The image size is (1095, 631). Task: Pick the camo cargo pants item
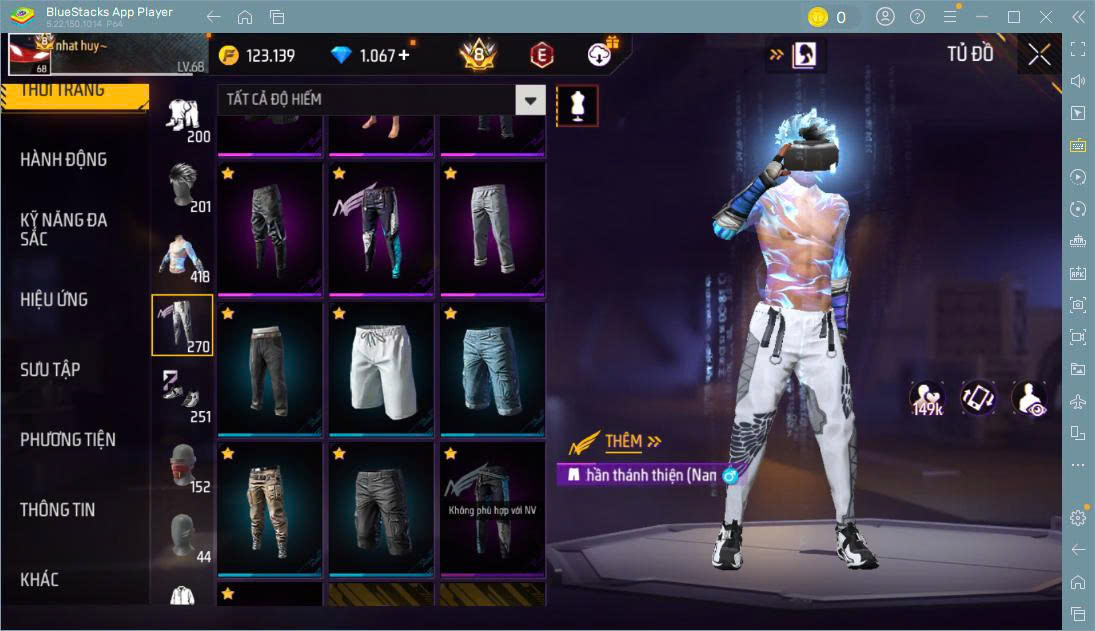point(268,508)
